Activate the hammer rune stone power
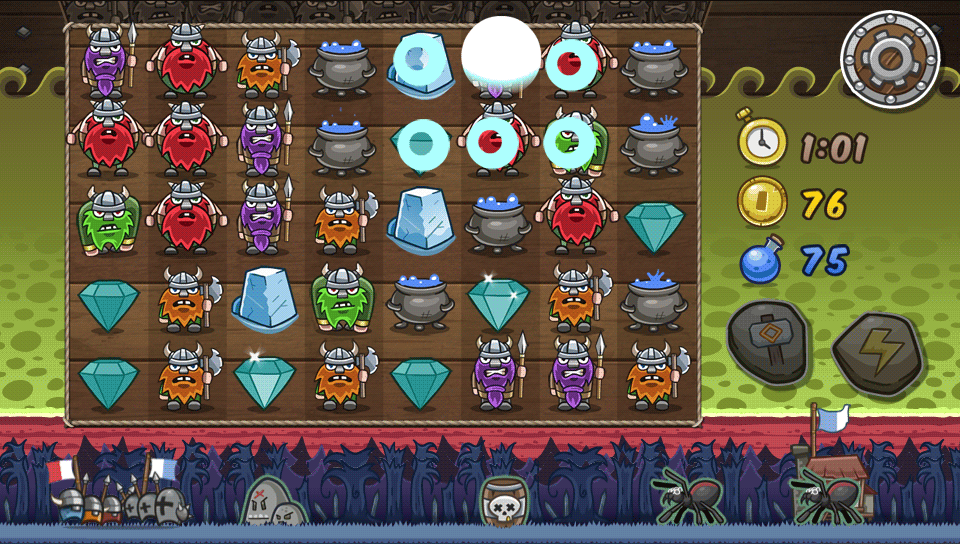 click(x=768, y=342)
